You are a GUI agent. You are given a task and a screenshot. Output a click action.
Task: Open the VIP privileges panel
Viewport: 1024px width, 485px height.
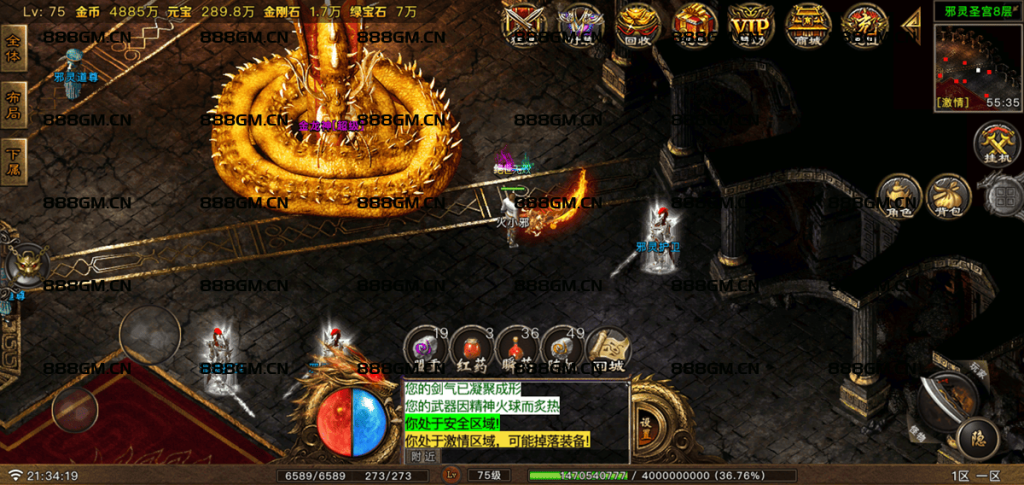pos(749,22)
